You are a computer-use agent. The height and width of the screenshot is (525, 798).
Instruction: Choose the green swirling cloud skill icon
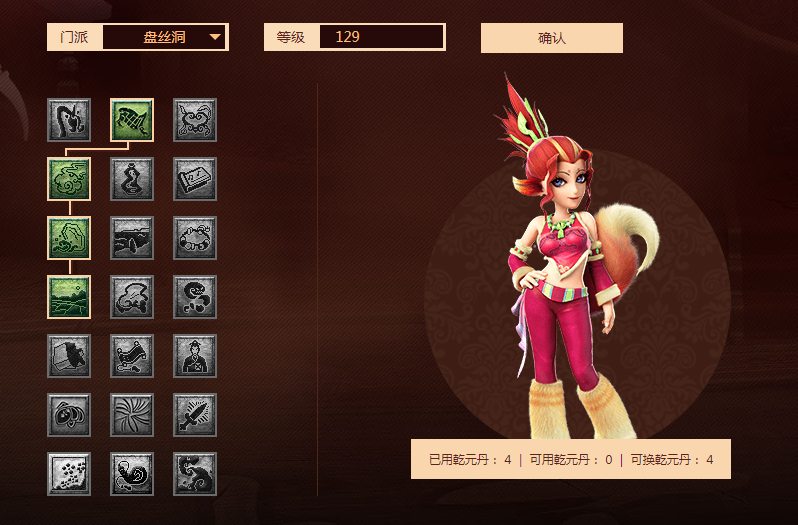pos(69,179)
